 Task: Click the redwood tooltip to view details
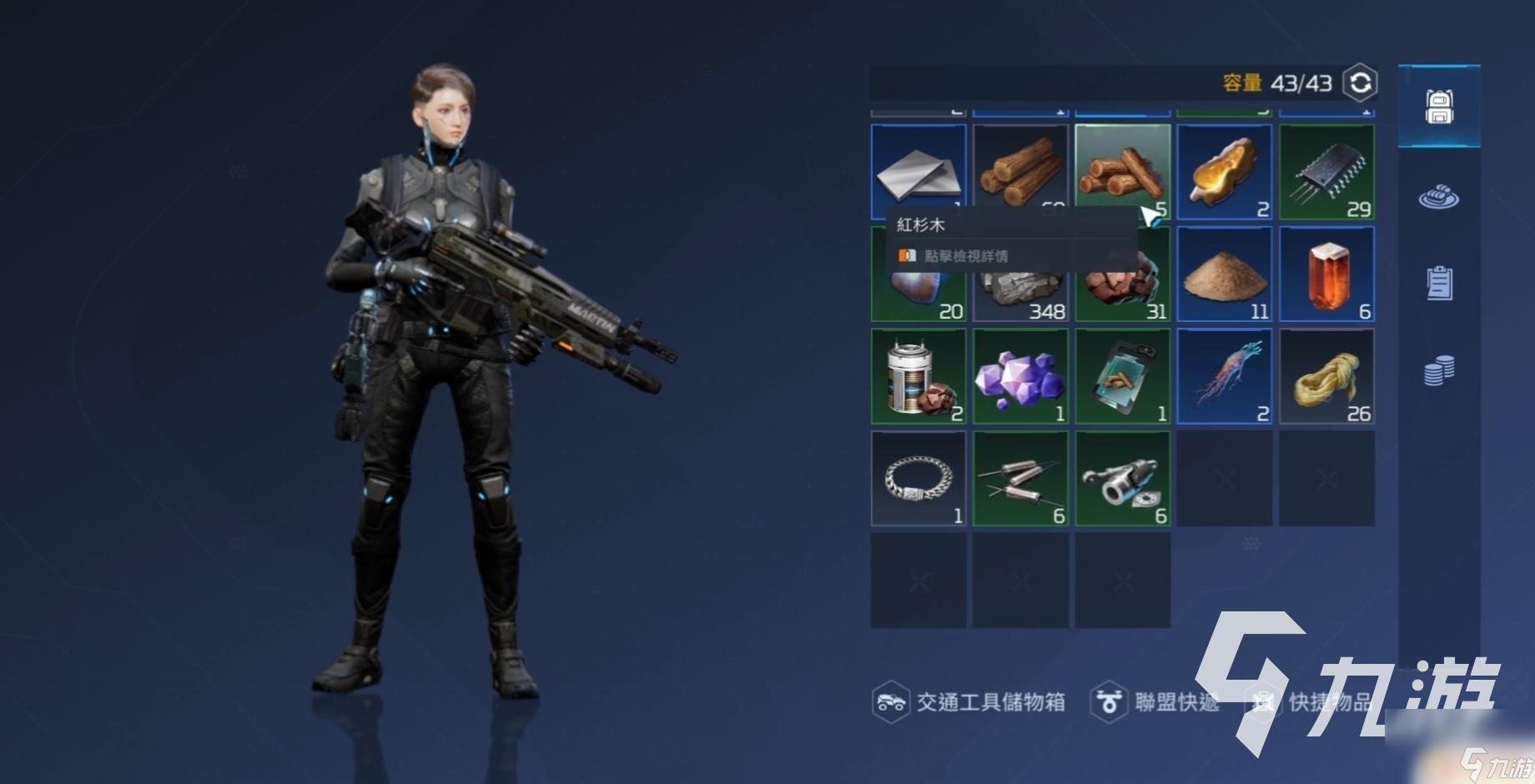(965, 256)
